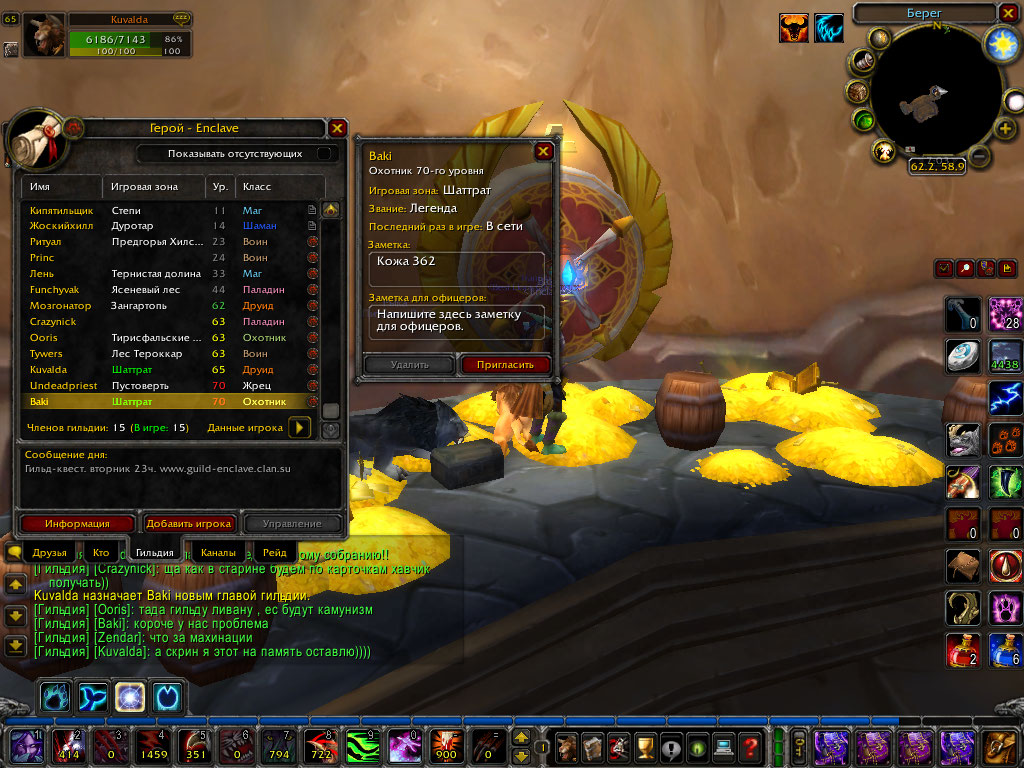Toggle the show offline members checkbox
1024x768 pixels.
(325, 154)
